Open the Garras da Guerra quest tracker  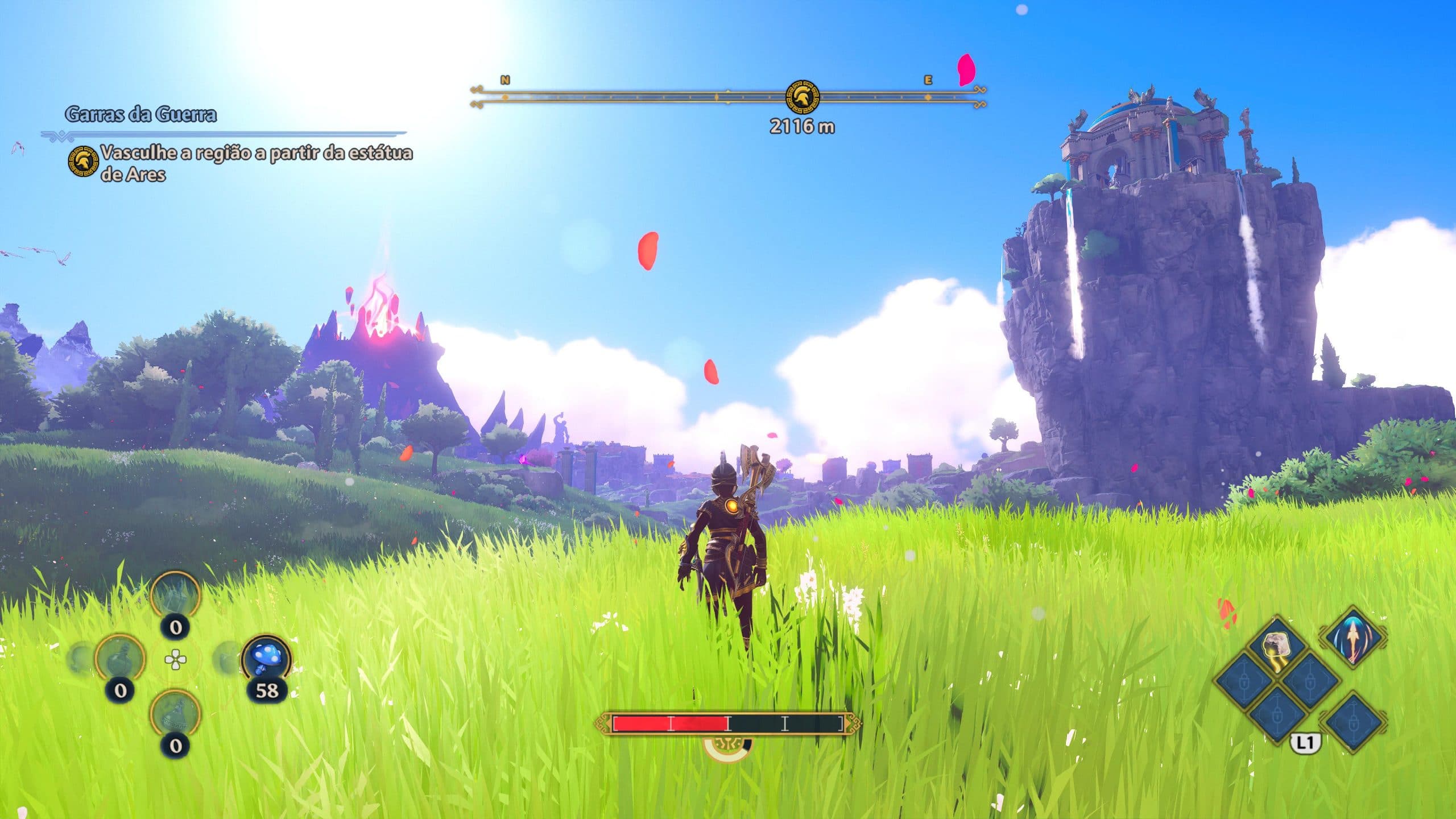click(x=140, y=115)
